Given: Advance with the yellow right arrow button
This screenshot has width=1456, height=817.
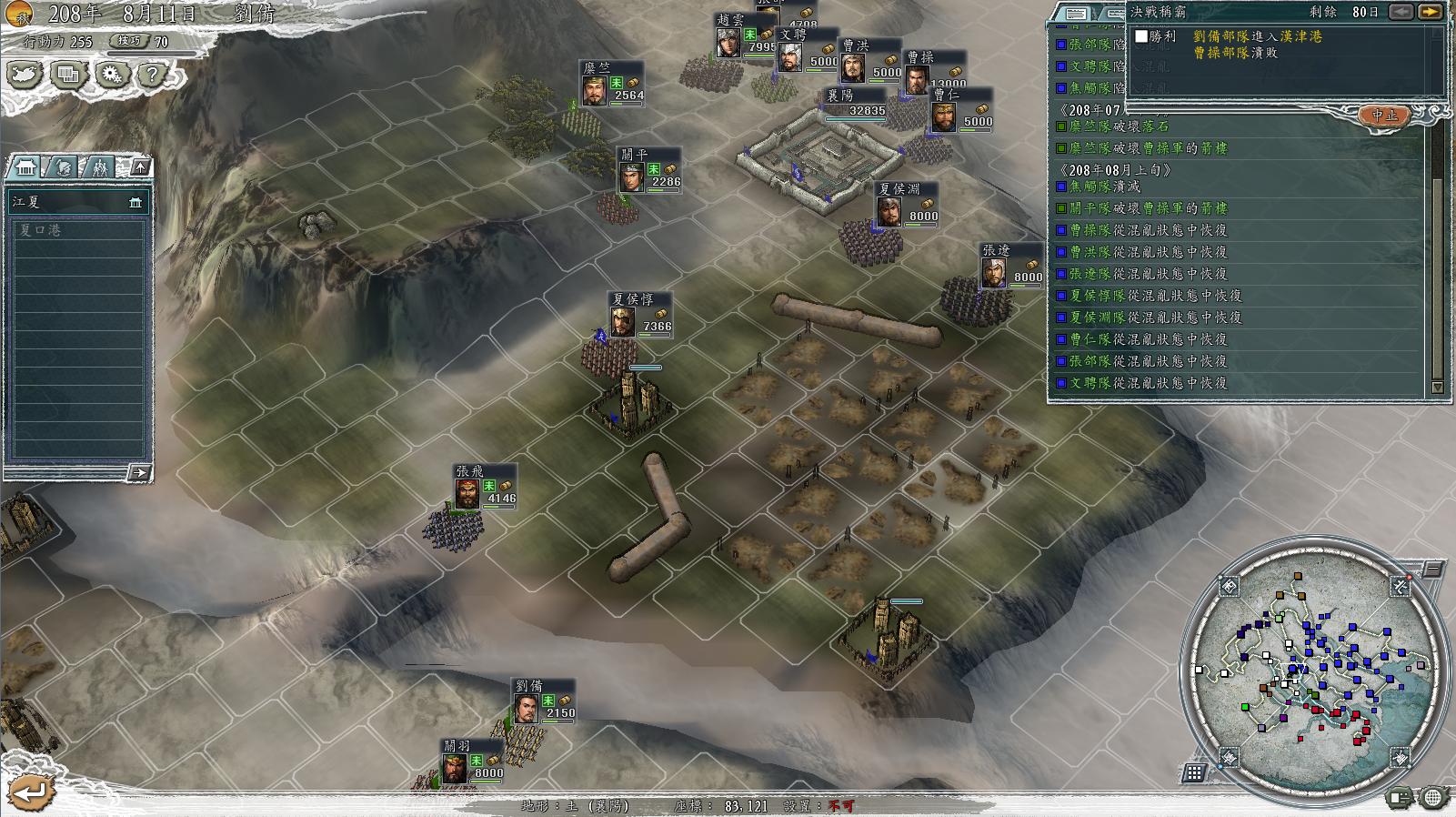Looking at the screenshot, I should tap(1429, 12).
